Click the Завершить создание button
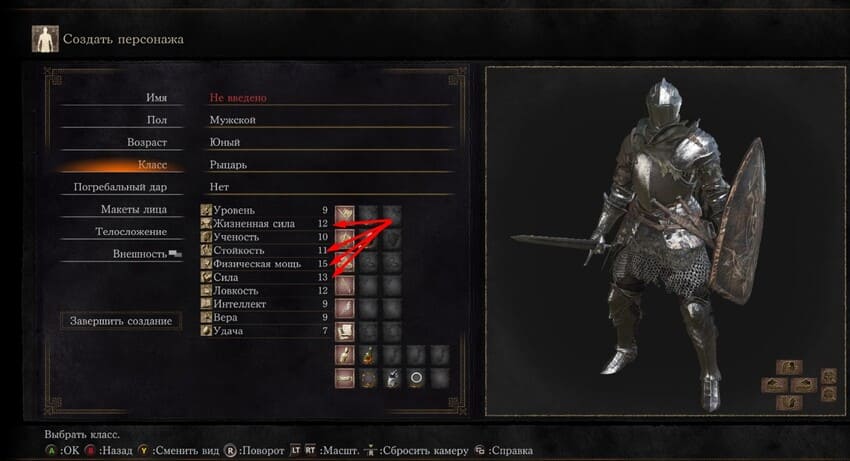The width and height of the screenshot is (850, 461). (121, 321)
